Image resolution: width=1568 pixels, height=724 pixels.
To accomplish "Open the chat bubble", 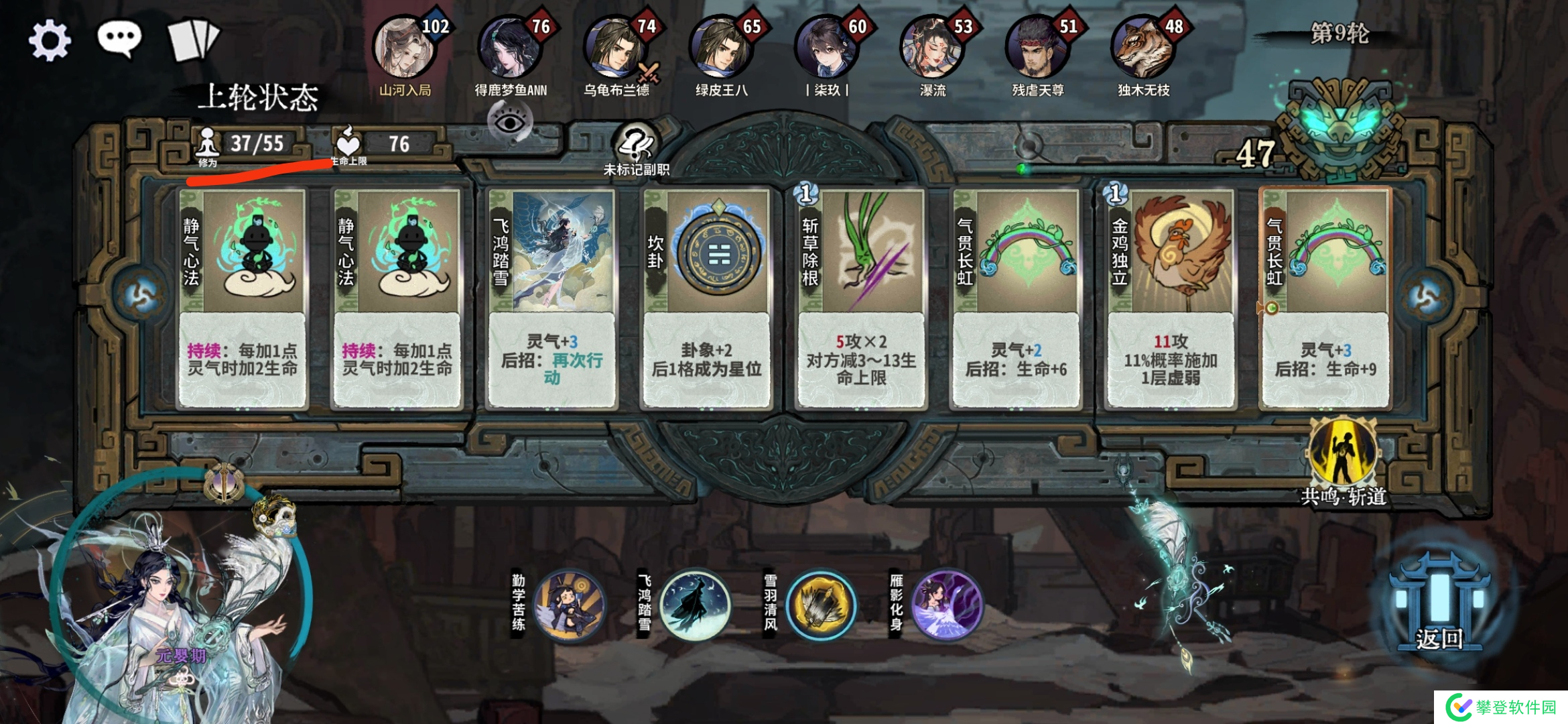I will [119, 39].
